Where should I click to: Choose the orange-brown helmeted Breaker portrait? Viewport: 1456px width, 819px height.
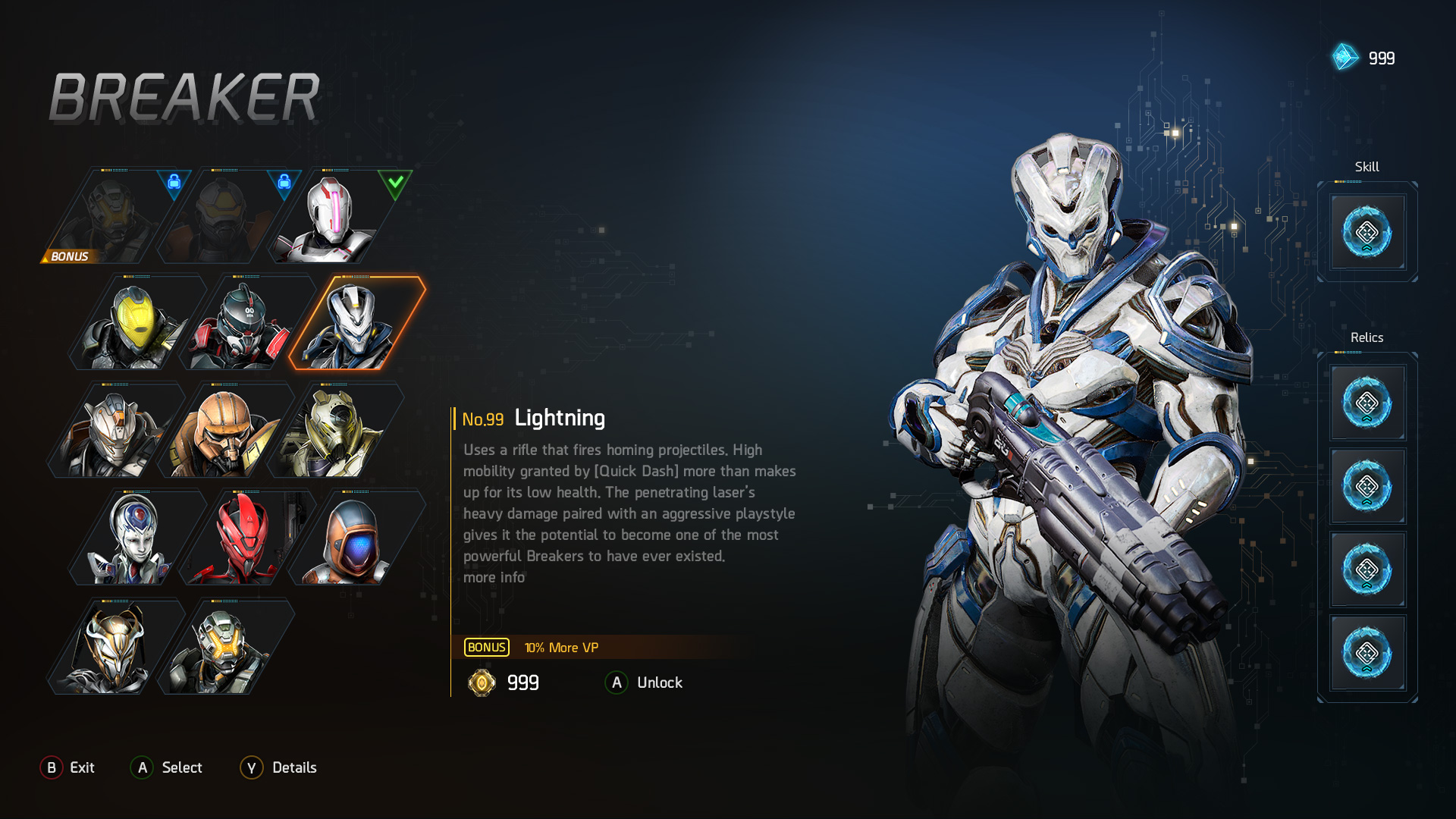(225, 430)
